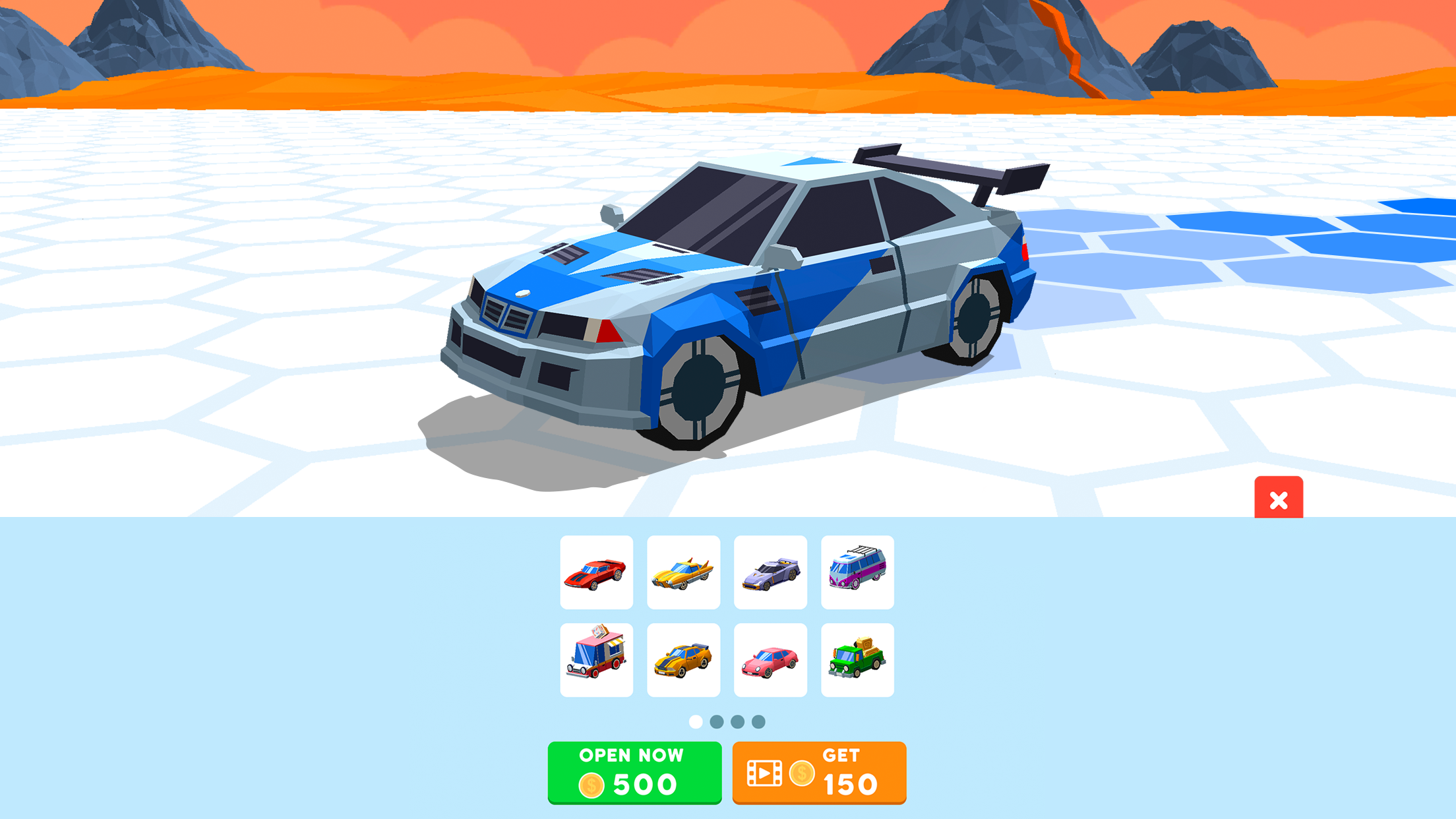Select the first page indicator dot

coord(694,722)
